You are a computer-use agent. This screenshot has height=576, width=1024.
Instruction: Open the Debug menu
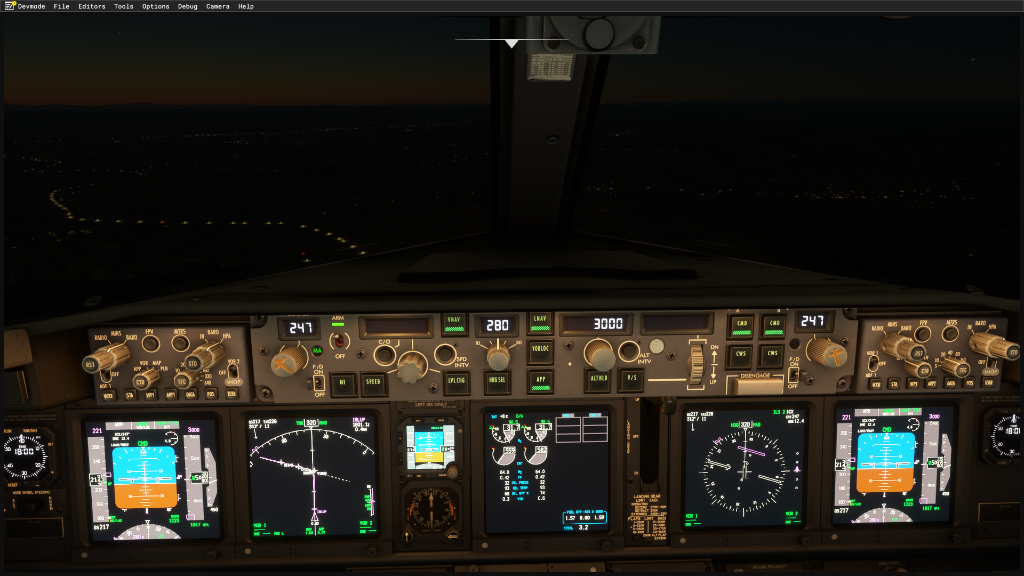(188, 6)
